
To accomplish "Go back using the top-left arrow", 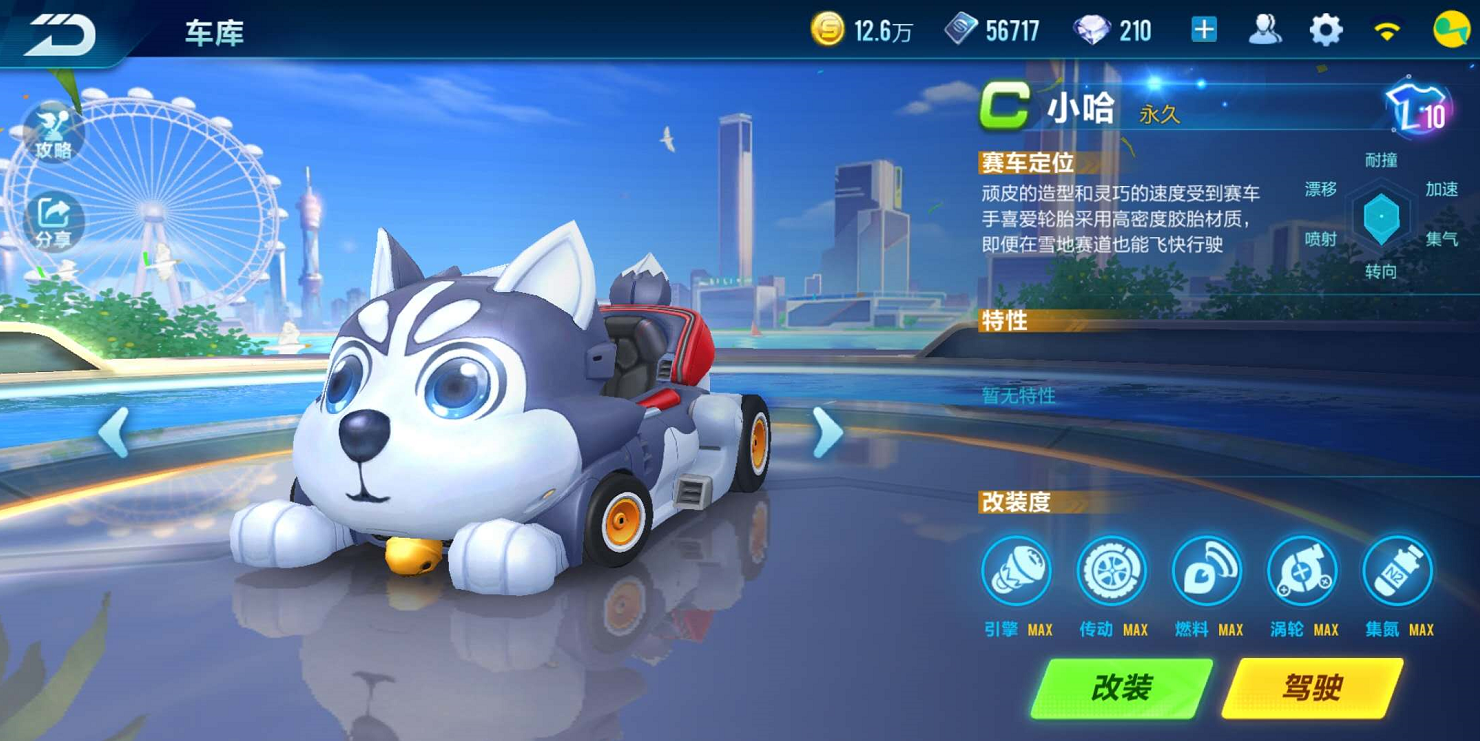I will [60, 34].
